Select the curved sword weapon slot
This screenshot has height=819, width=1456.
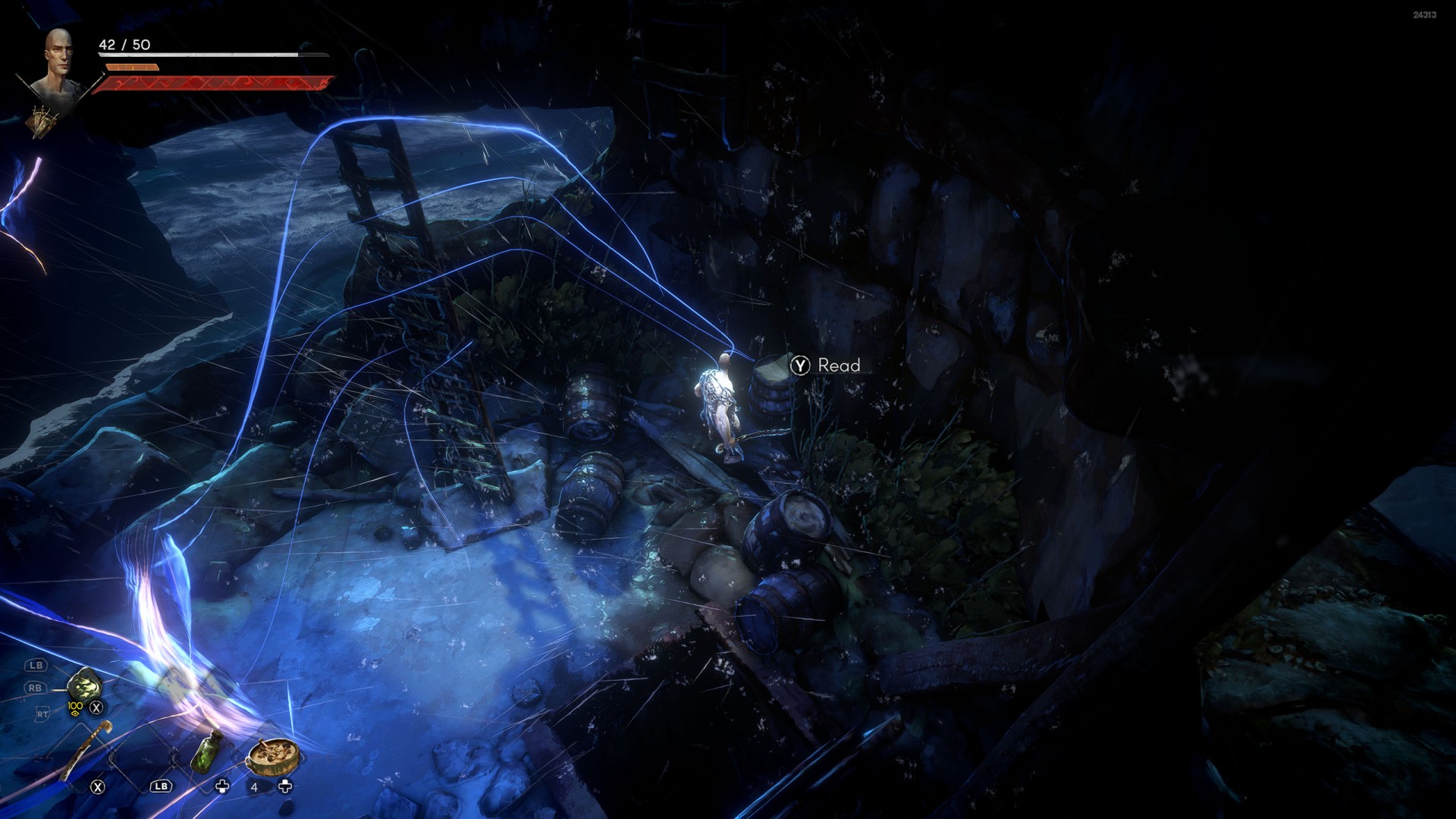click(85, 749)
